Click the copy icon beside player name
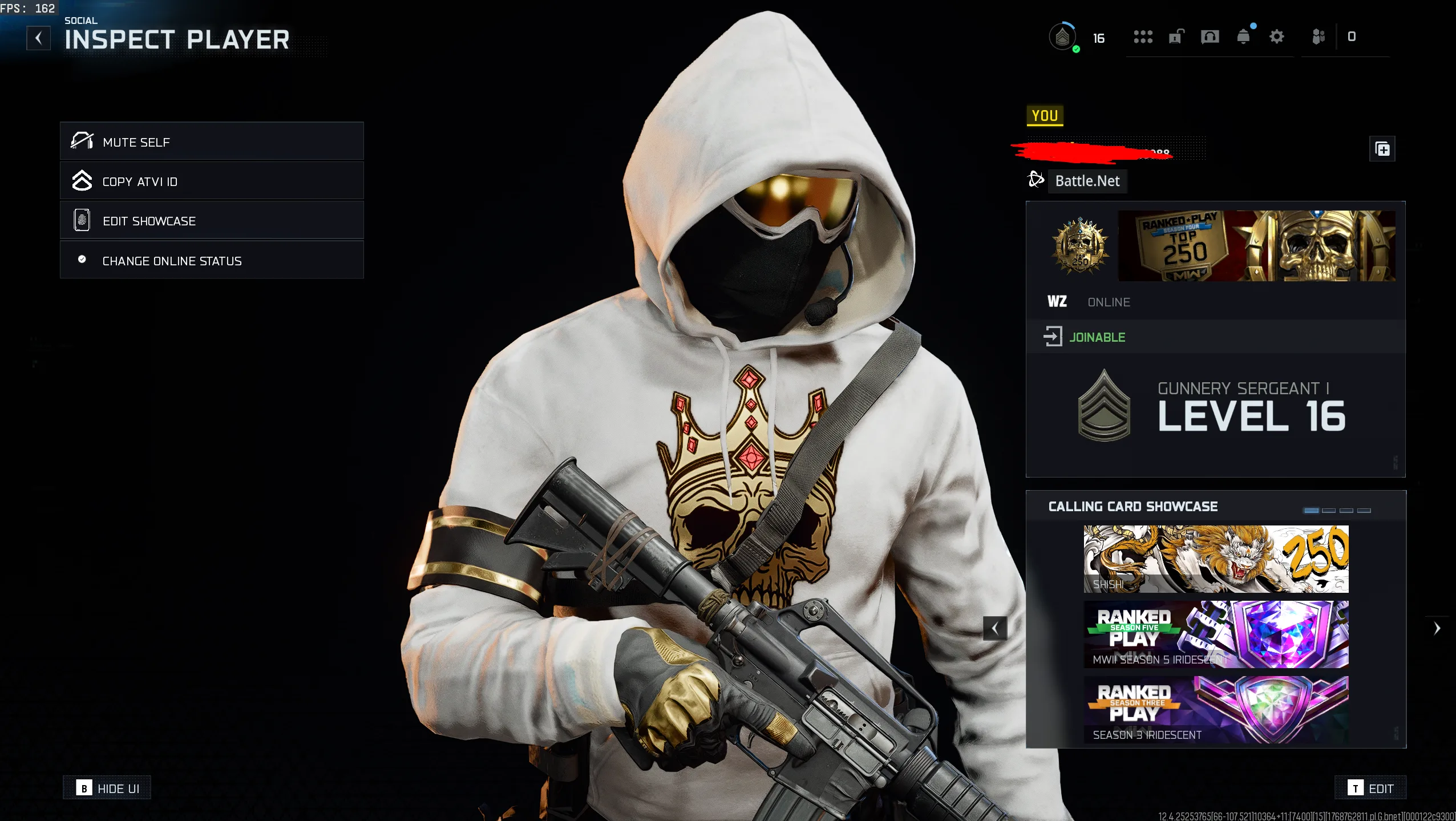The width and height of the screenshot is (1456, 821). [x=1382, y=149]
